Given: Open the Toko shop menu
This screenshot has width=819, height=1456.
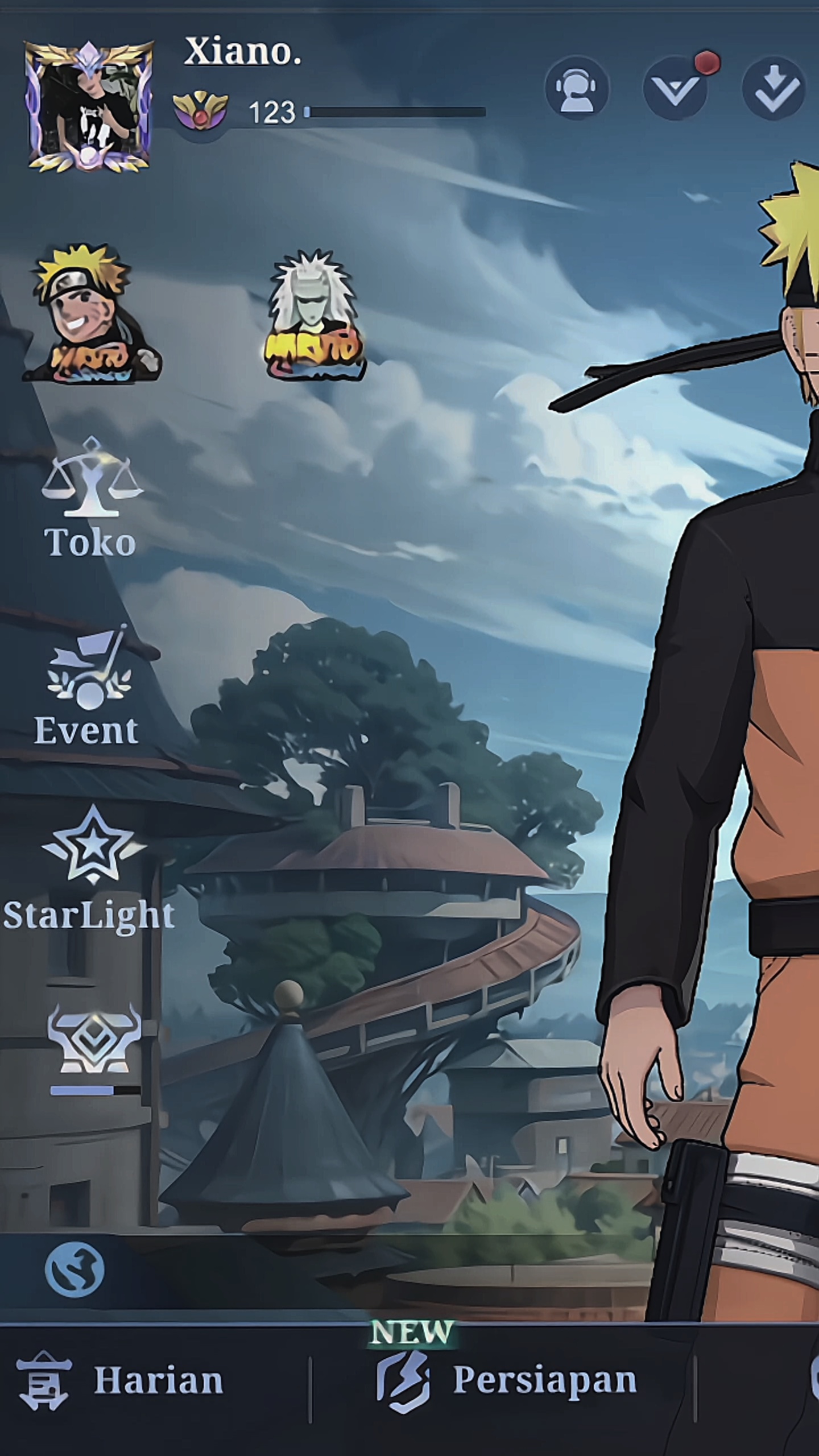Looking at the screenshot, I should click(92, 512).
